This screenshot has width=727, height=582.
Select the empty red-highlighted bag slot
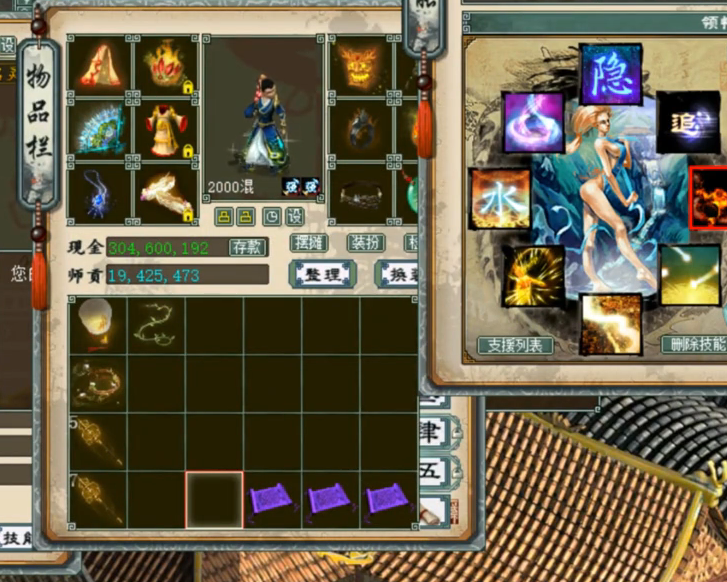pyautogui.click(x=214, y=500)
